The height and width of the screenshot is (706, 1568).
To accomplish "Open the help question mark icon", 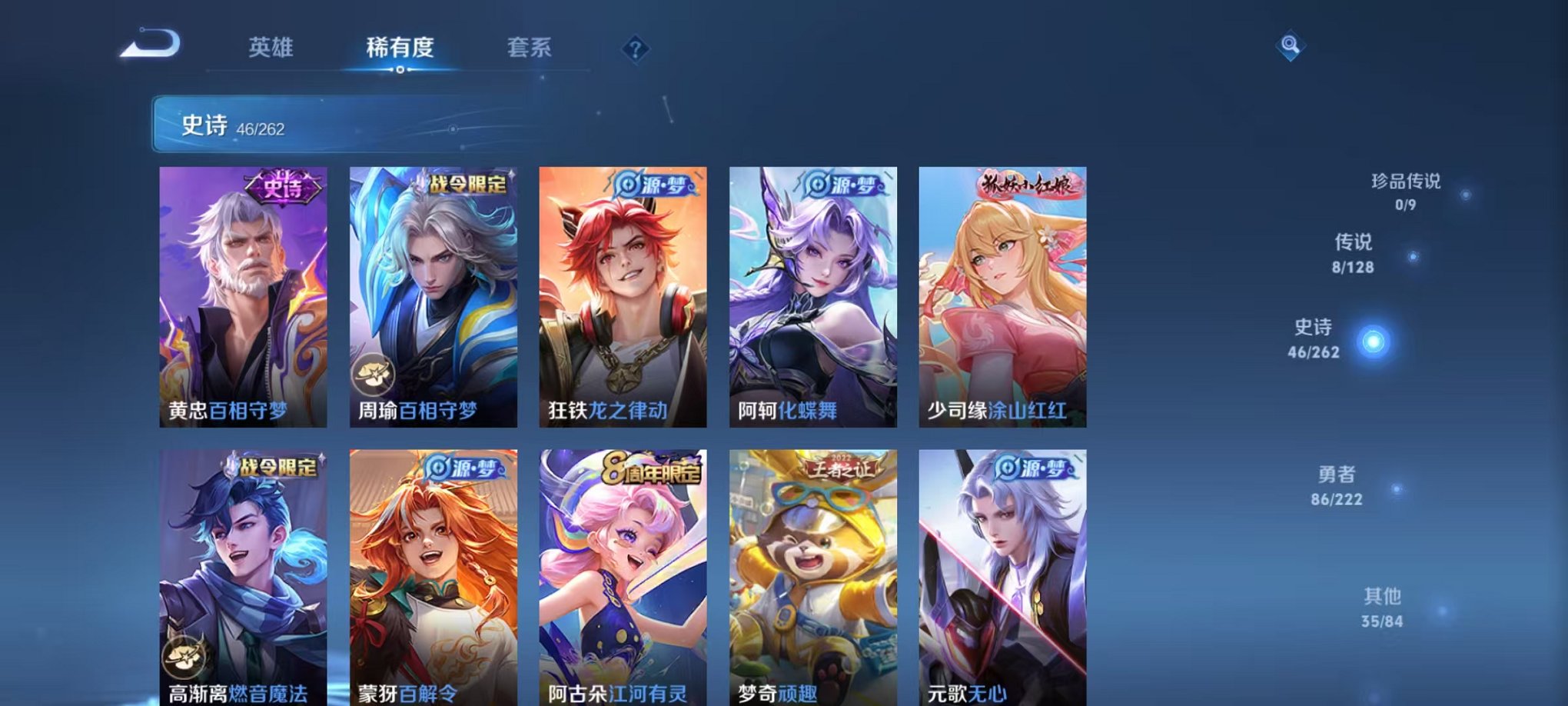I will click(635, 49).
